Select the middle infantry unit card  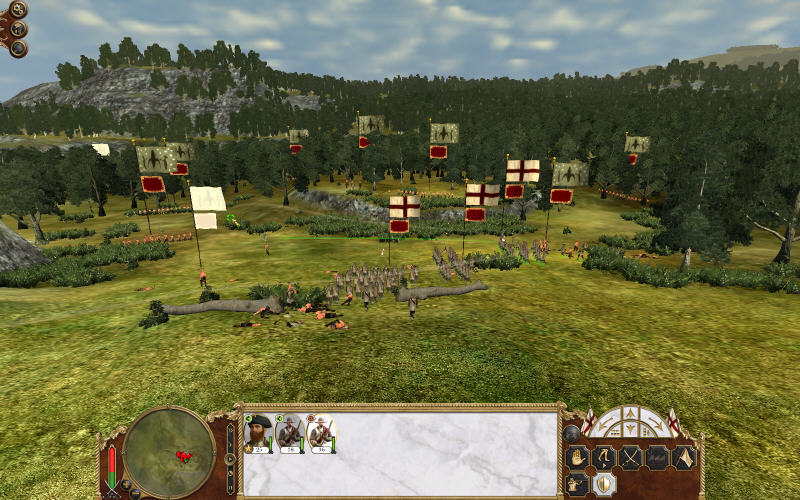pyautogui.click(x=290, y=432)
